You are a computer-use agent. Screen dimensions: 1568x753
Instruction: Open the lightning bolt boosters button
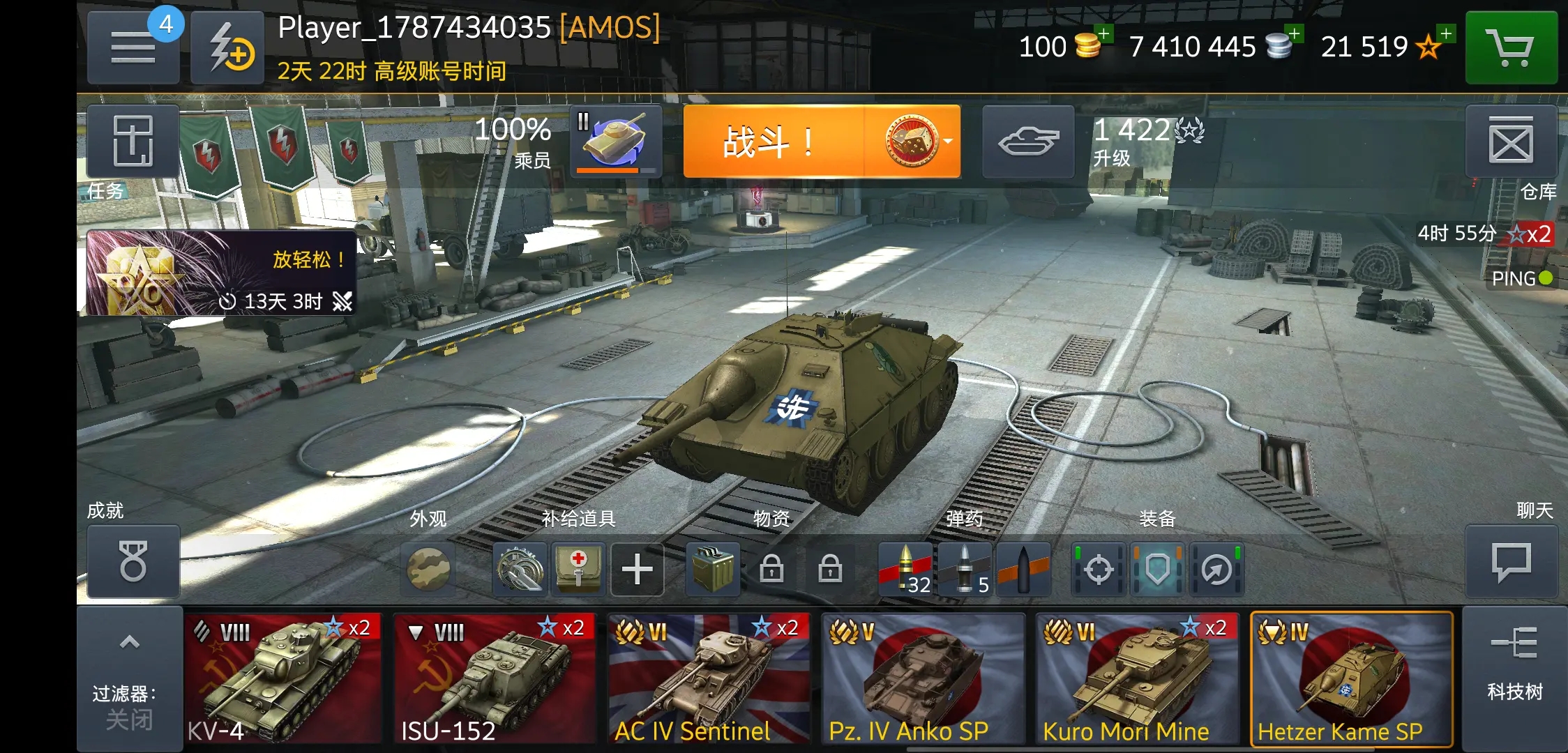(x=227, y=47)
